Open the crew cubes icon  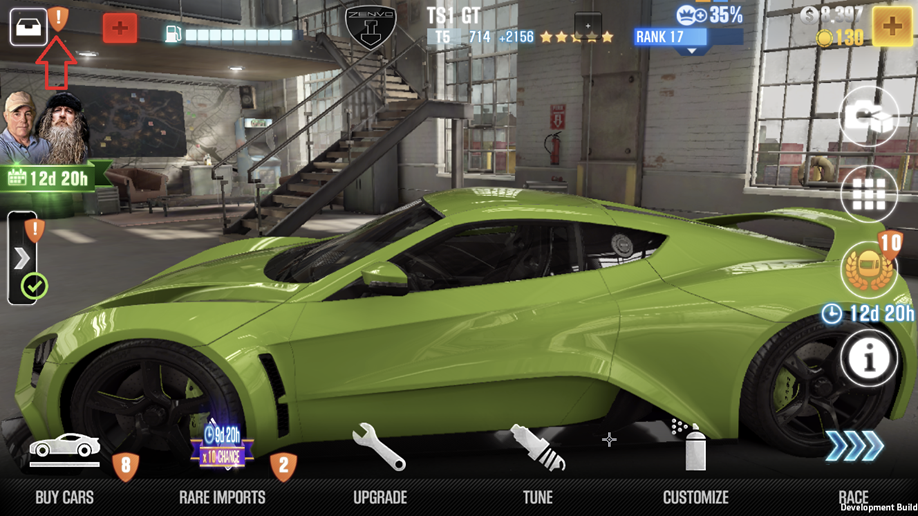(x=868, y=118)
